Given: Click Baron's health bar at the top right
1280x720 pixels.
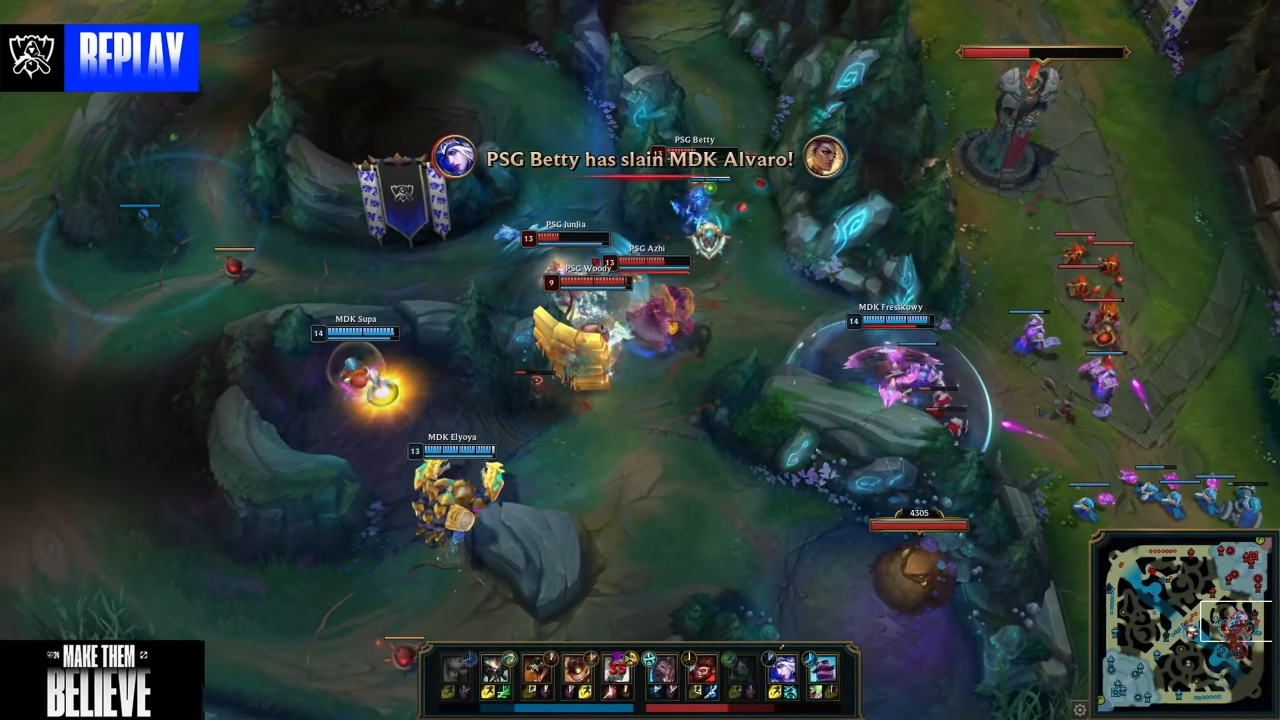Looking at the screenshot, I should pyautogui.click(x=1043, y=52).
